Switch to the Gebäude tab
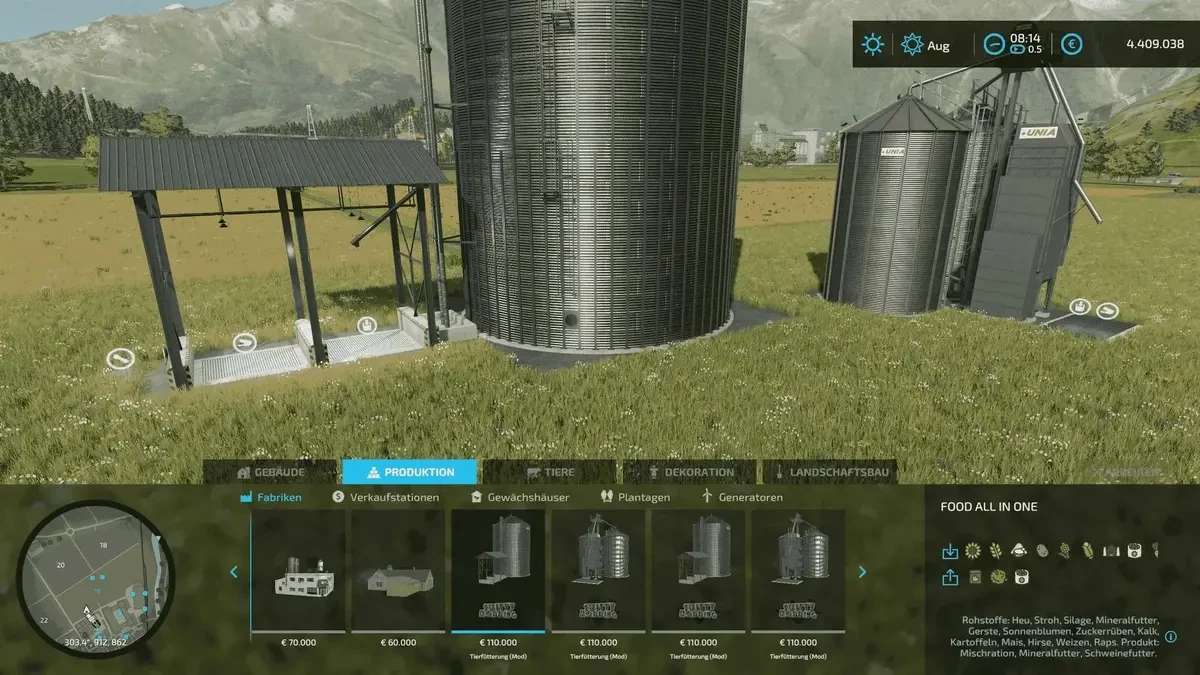Screen dimensions: 1200x675 pos(271,472)
